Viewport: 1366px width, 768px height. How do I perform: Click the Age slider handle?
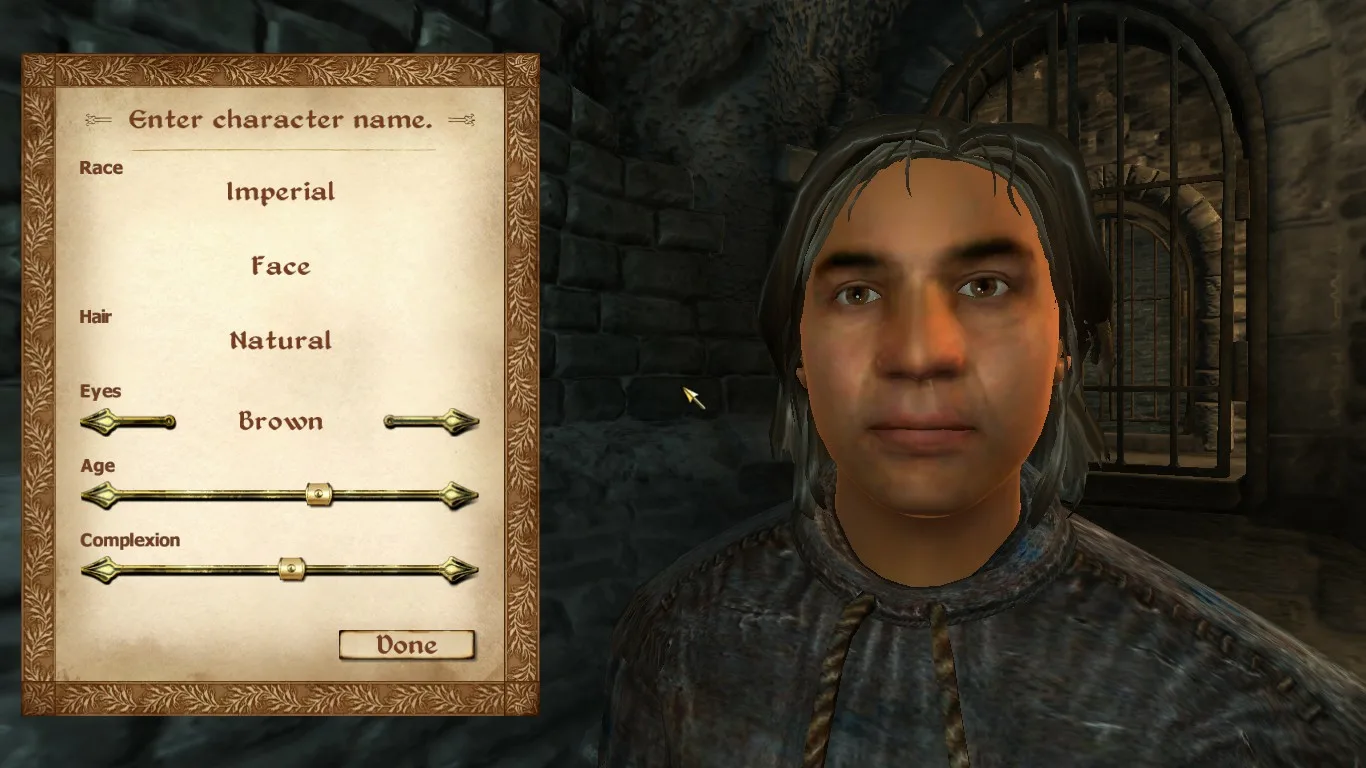pyautogui.click(x=319, y=494)
